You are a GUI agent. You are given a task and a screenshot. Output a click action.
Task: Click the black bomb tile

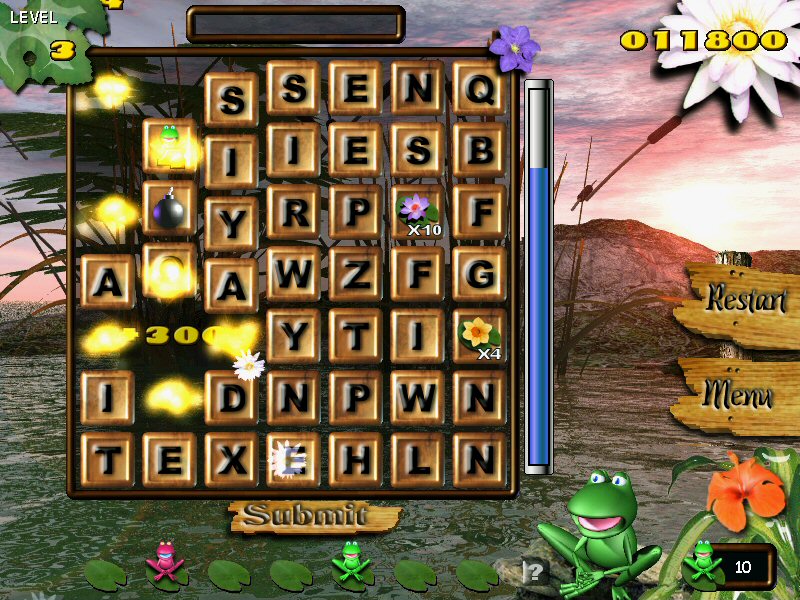(x=169, y=209)
